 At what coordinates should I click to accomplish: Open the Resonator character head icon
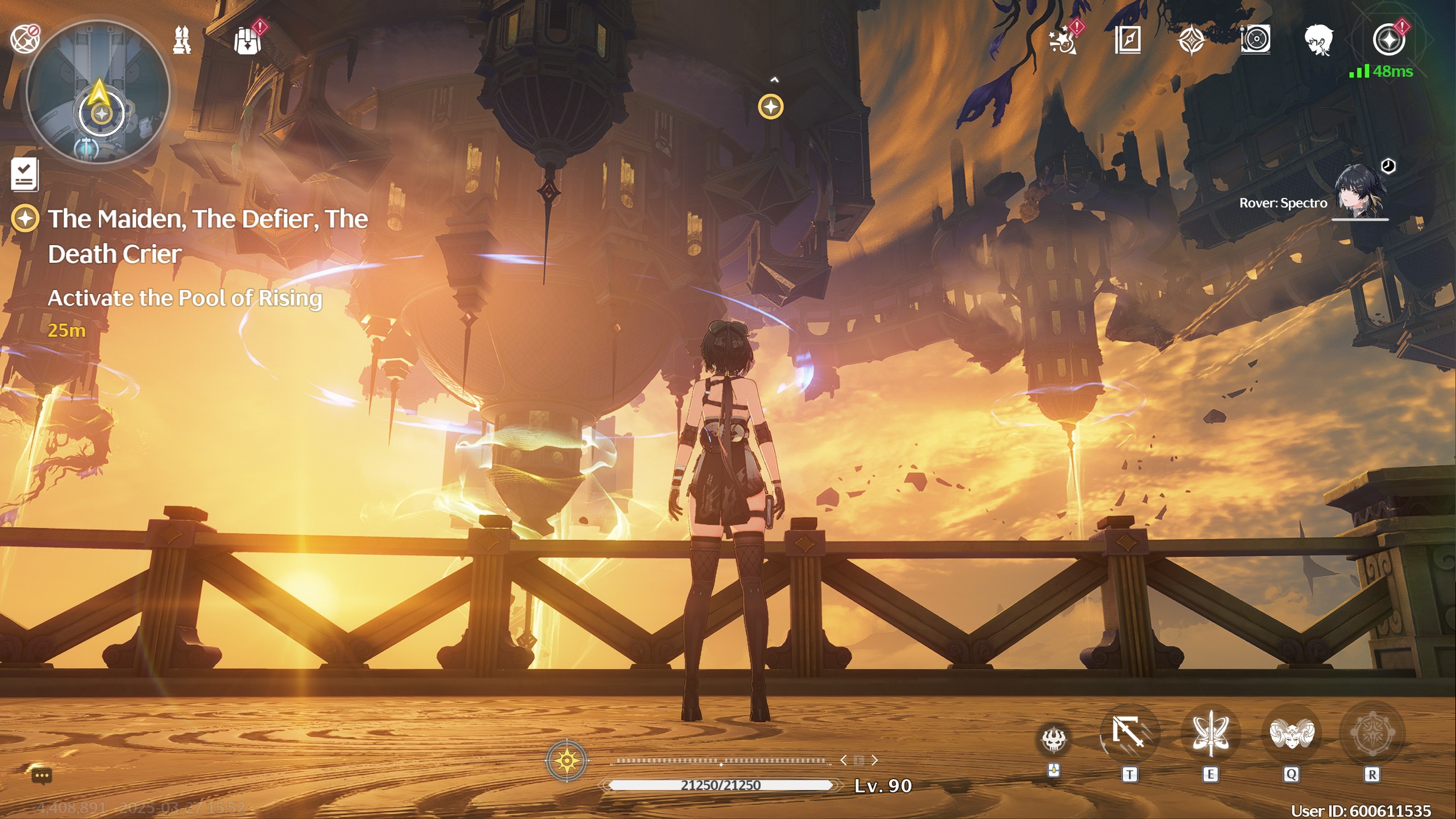tap(1318, 40)
